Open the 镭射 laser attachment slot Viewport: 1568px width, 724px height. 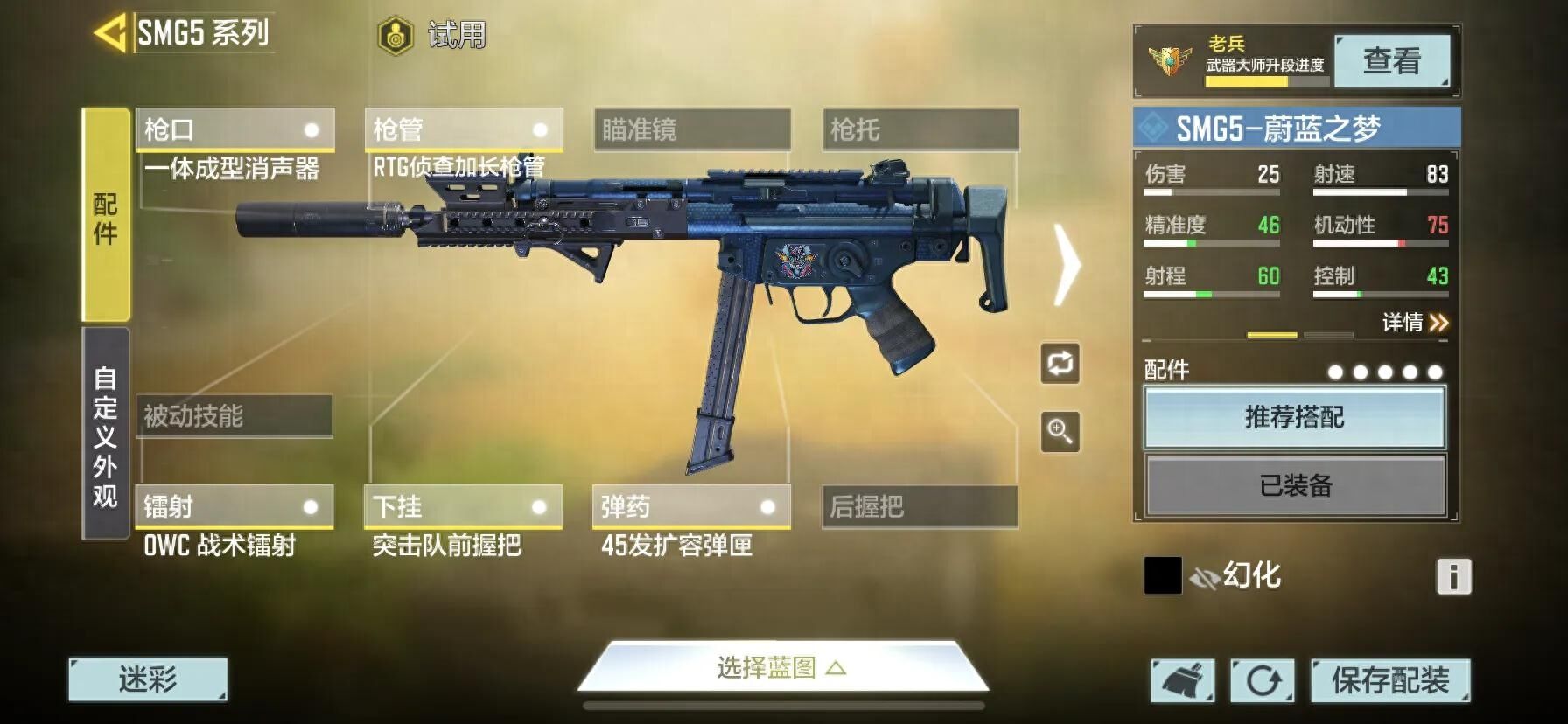[234, 507]
